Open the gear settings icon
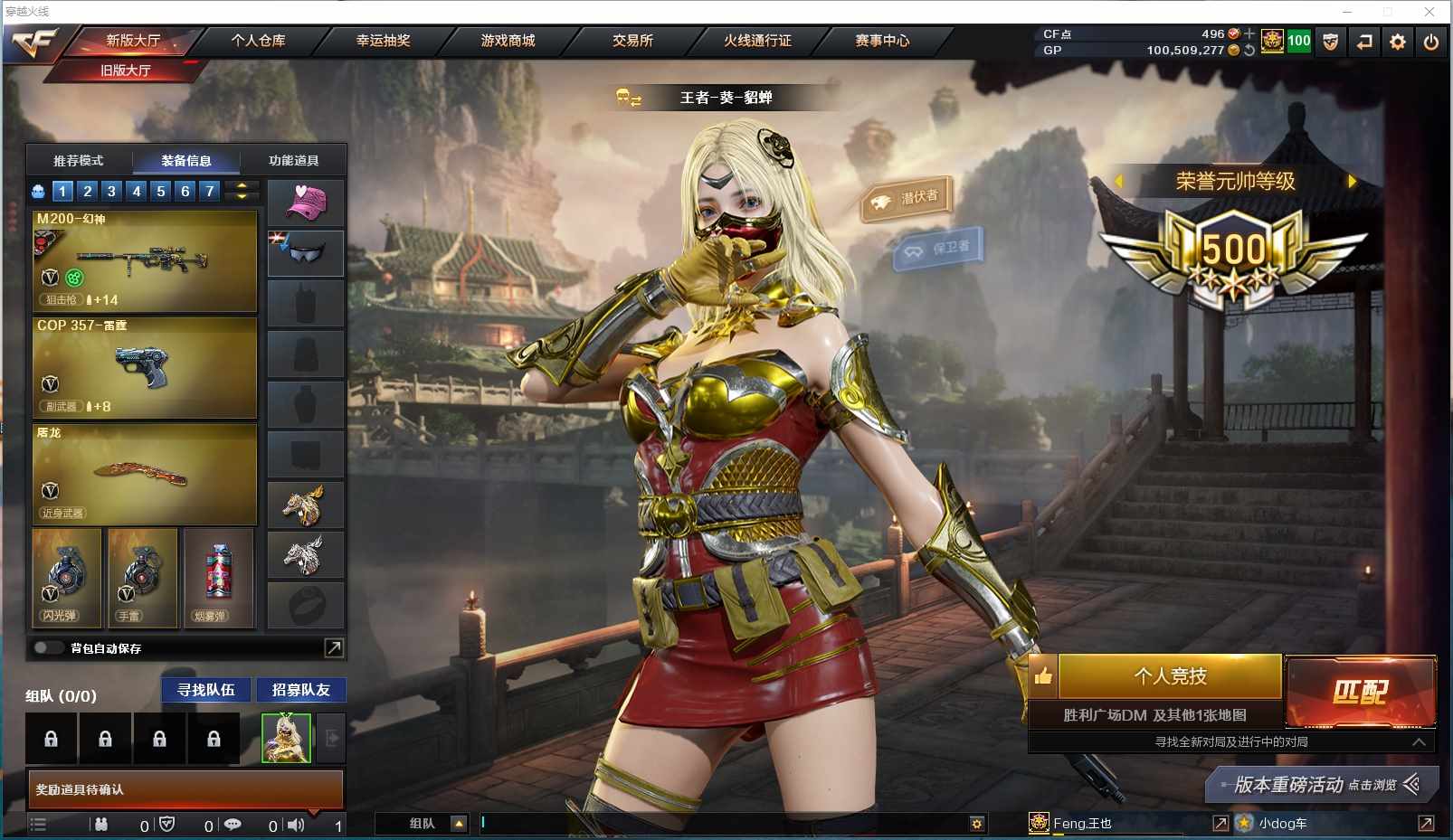This screenshot has height=840, width=1453. (x=1398, y=42)
